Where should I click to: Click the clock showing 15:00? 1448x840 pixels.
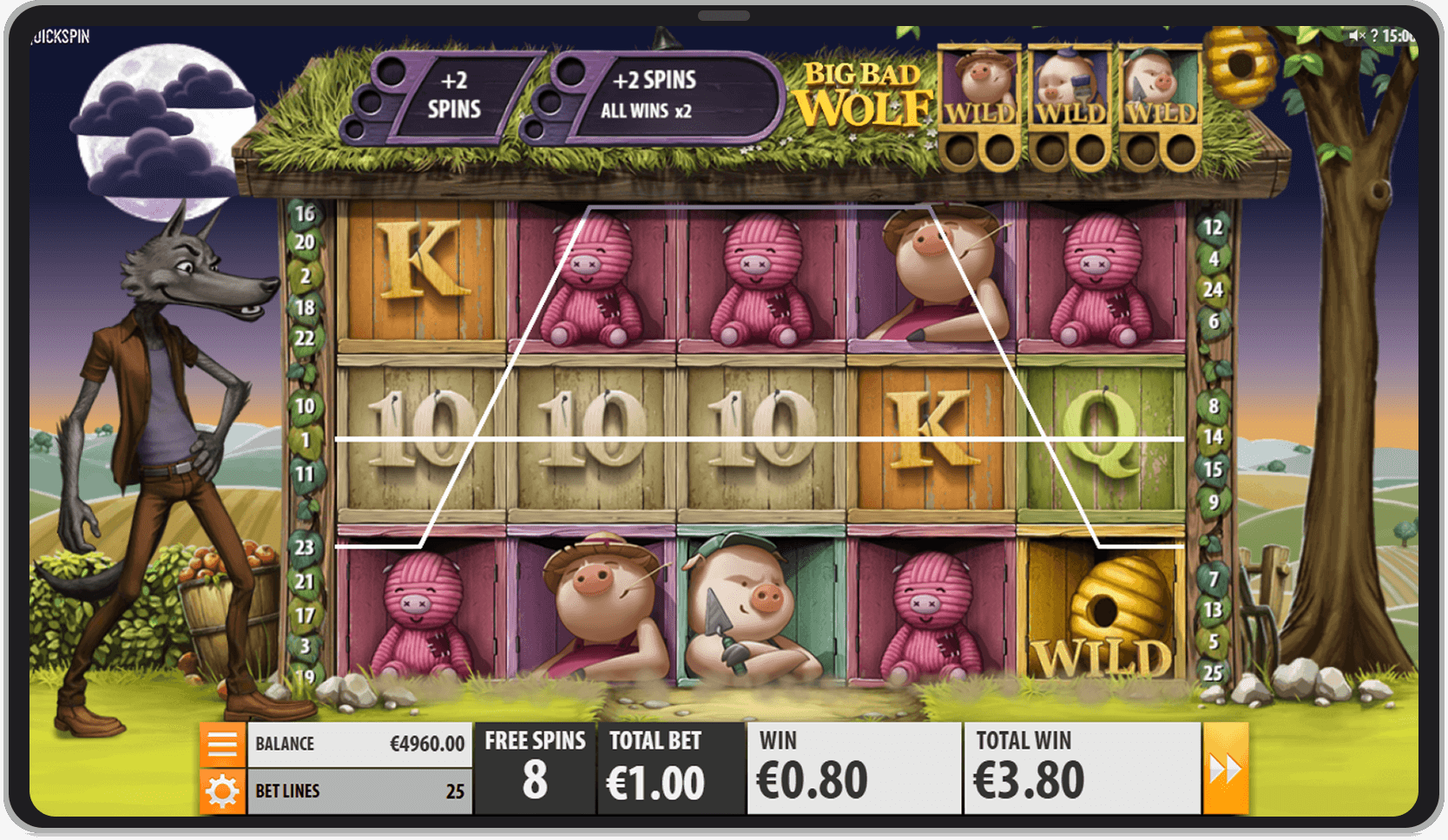point(1399,36)
